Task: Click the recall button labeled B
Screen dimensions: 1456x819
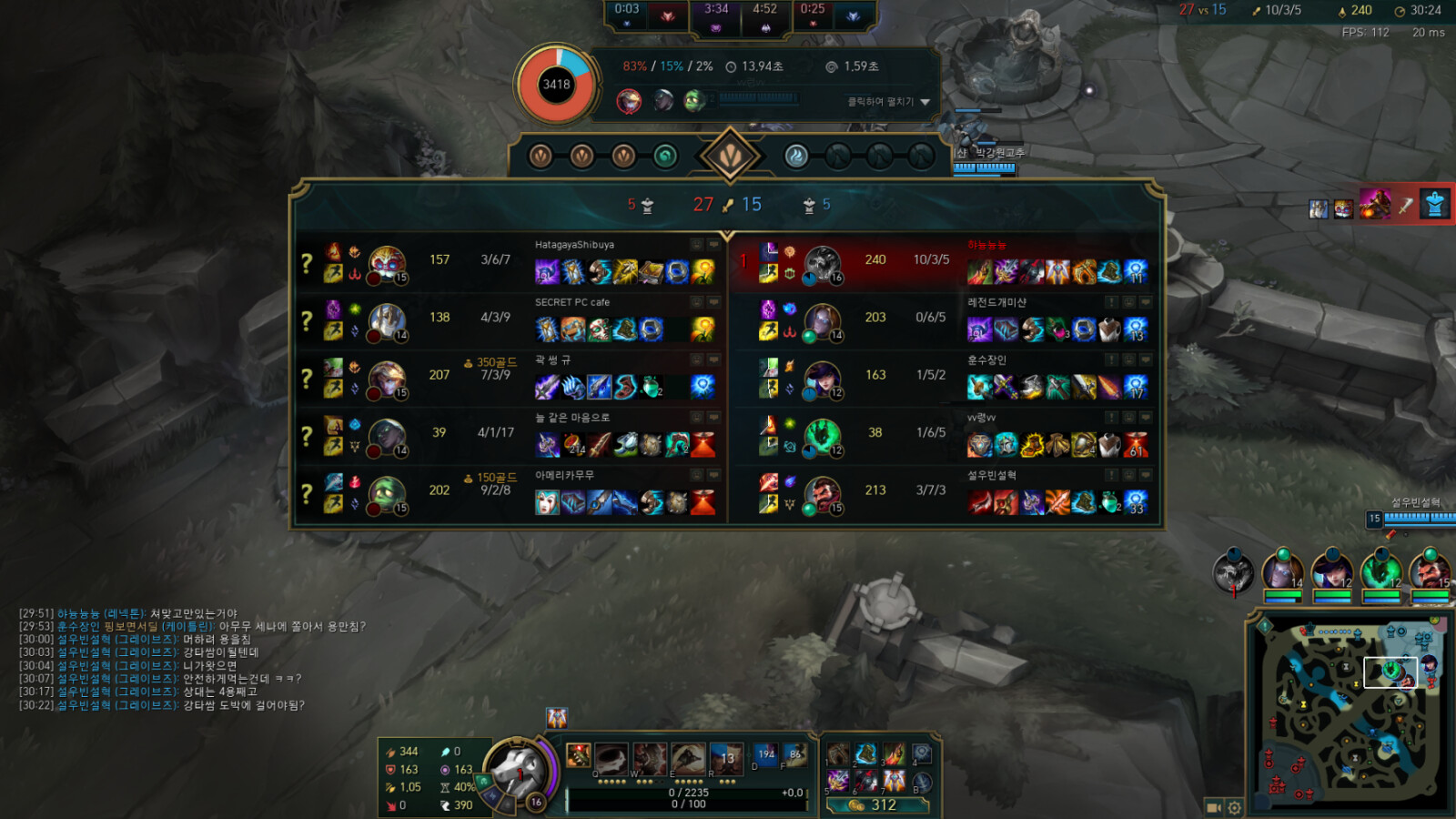Action: pos(922,783)
